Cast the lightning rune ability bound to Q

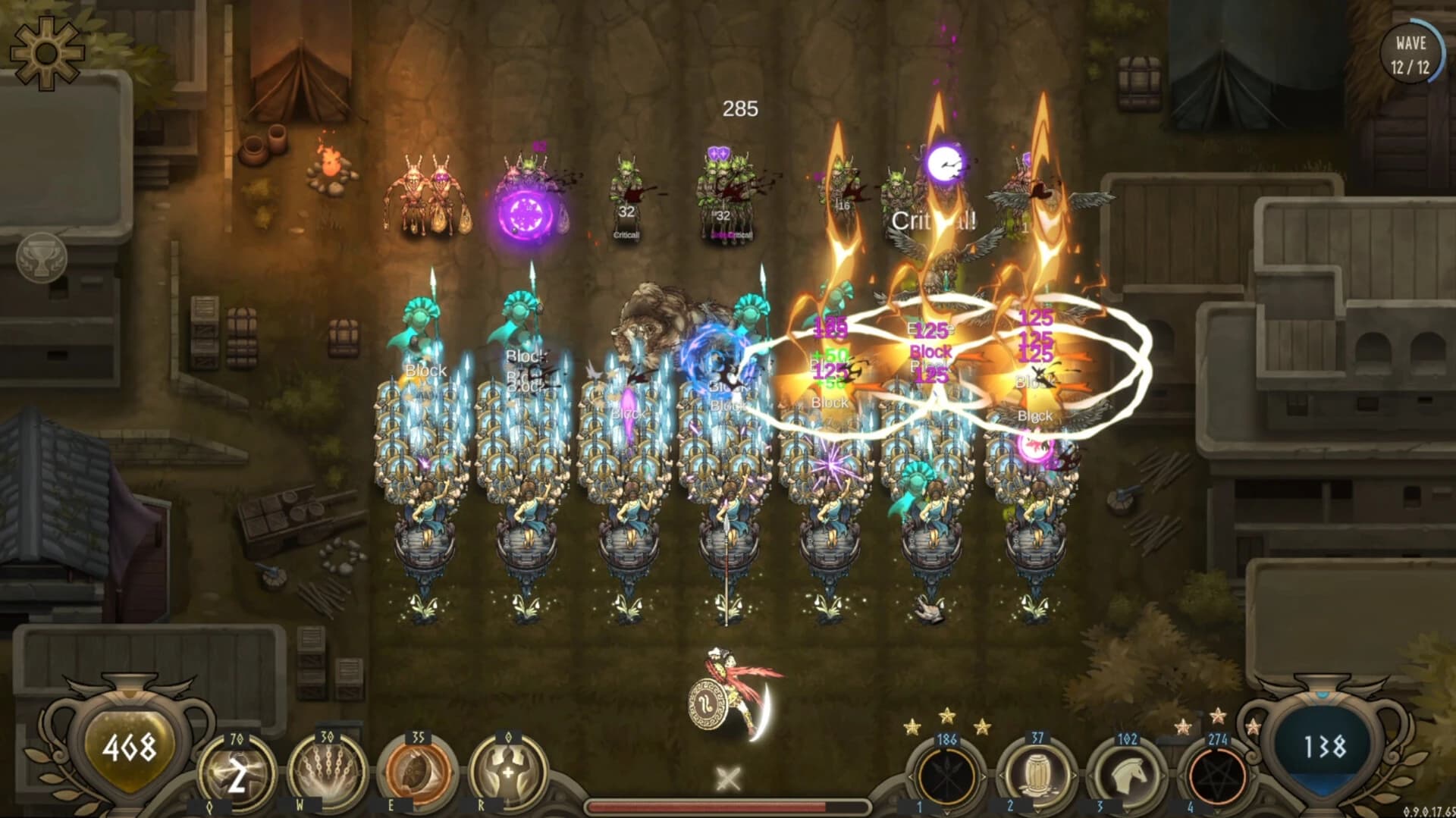pos(237,771)
